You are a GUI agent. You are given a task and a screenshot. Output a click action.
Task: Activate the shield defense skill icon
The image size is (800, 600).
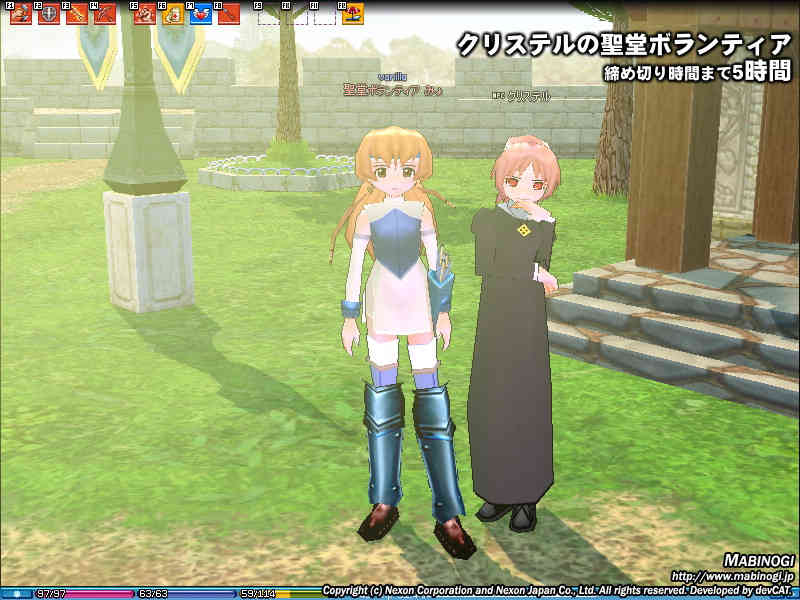[48, 14]
